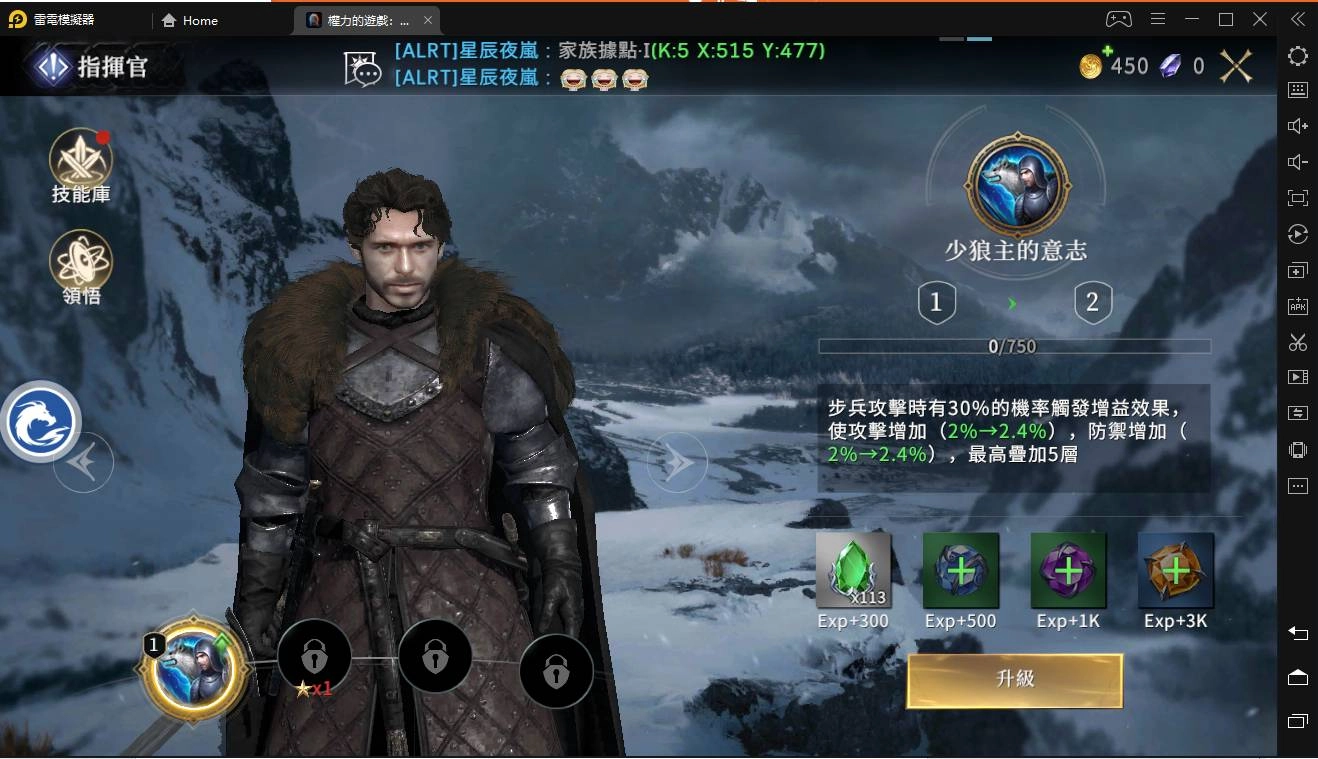Click the 0/750 experience progress bar
1318x759 pixels.
click(x=1014, y=345)
